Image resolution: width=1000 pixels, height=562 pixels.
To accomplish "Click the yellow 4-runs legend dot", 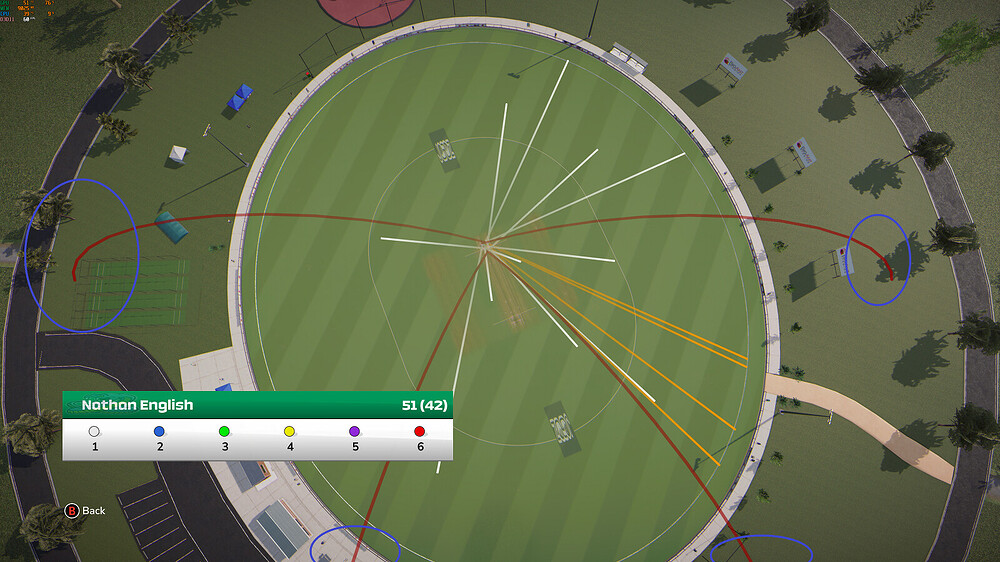I will tap(290, 431).
